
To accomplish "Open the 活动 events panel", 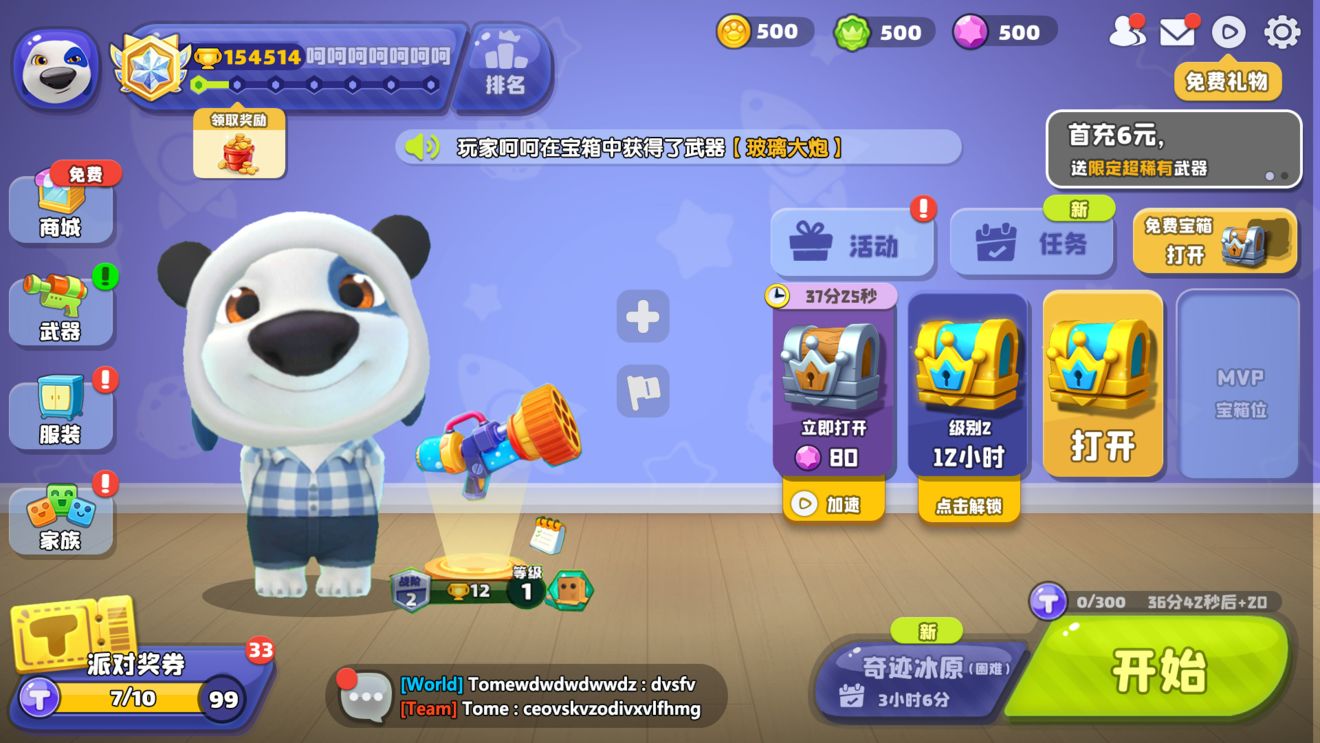I will (x=850, y=240).
